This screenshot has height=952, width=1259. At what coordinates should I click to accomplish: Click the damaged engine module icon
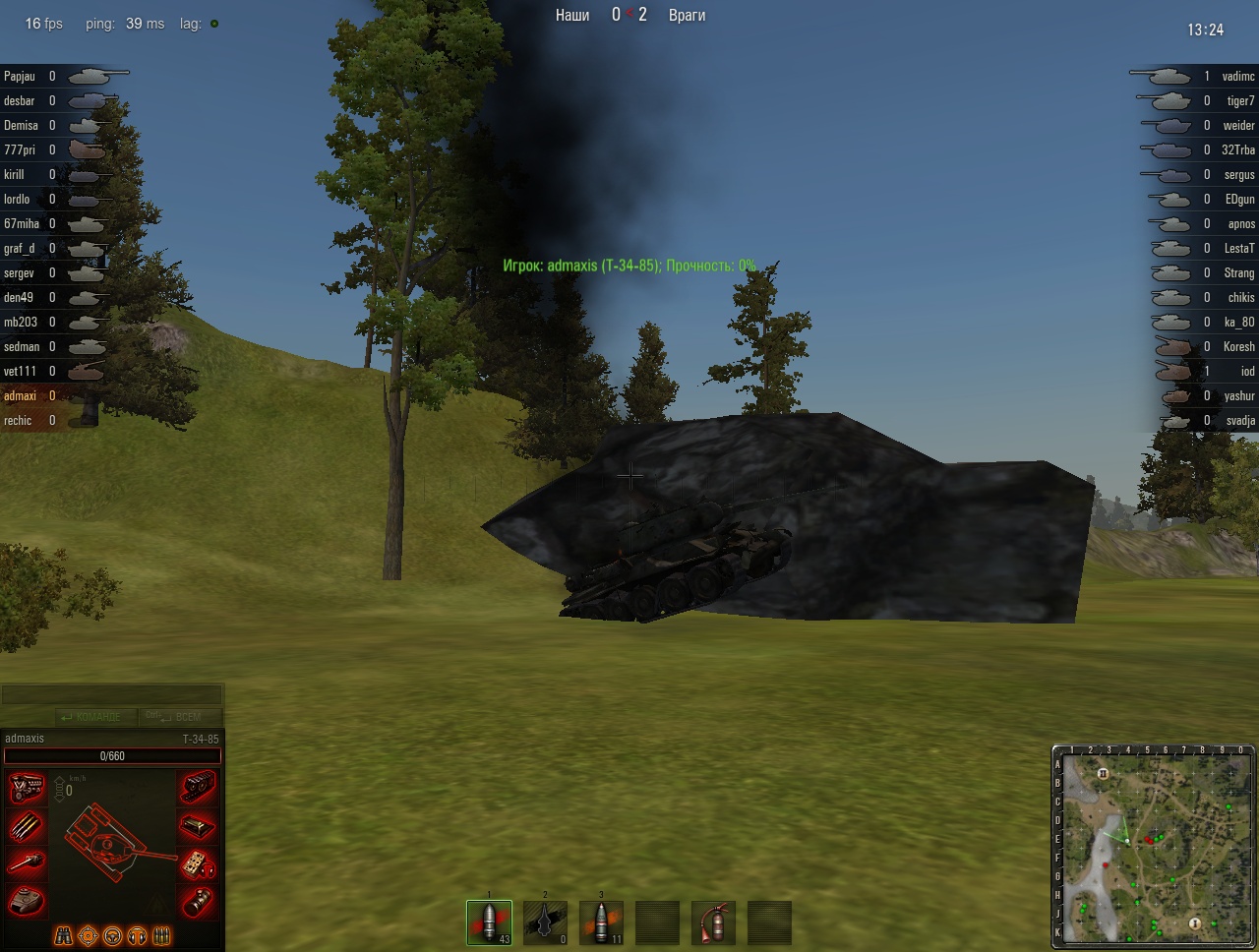pos(26,788)
